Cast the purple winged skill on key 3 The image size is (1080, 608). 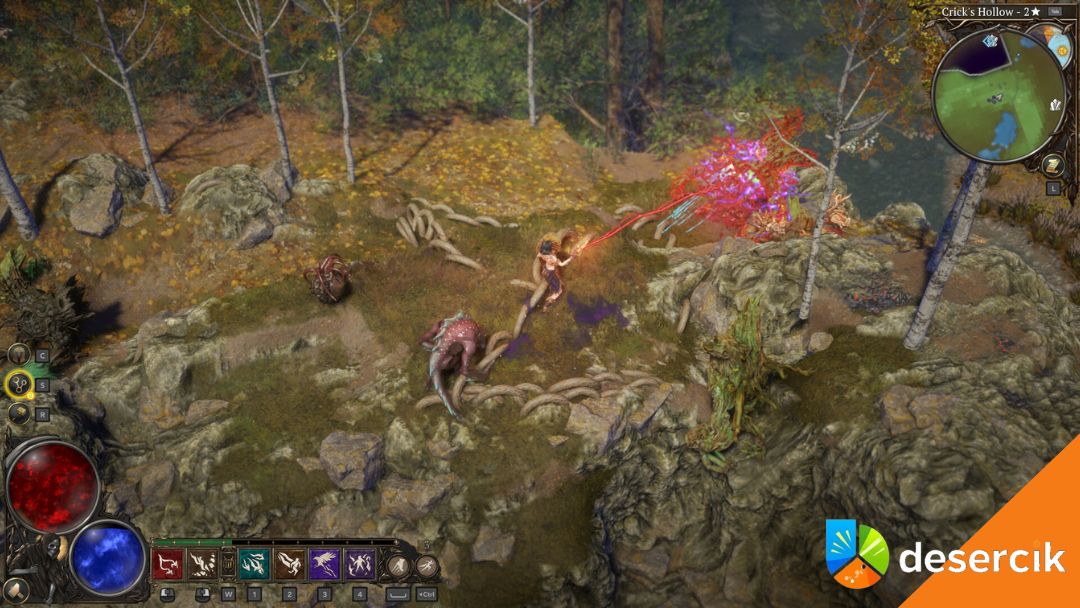tap(325, 565)
